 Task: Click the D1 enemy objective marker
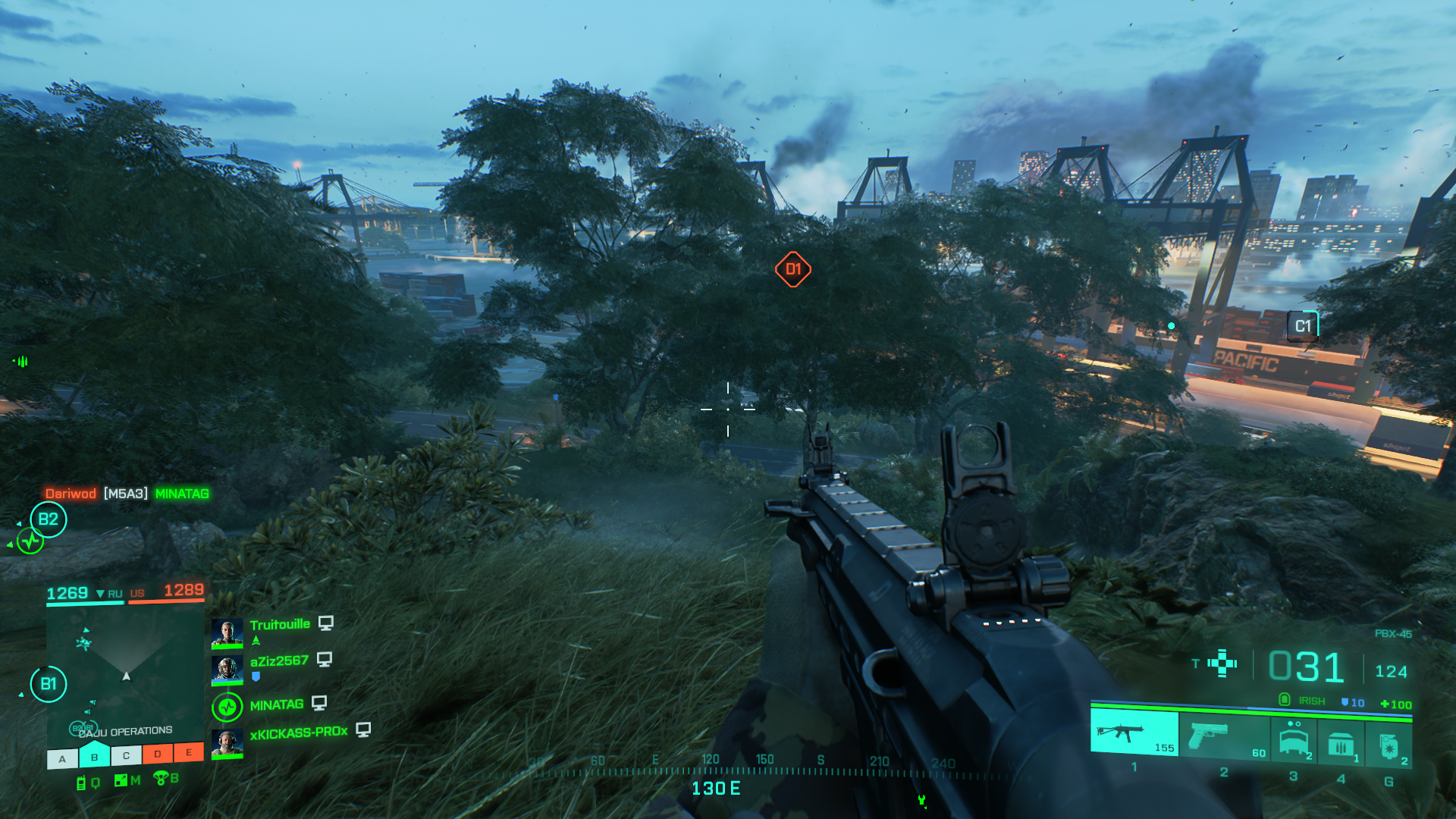793,269
